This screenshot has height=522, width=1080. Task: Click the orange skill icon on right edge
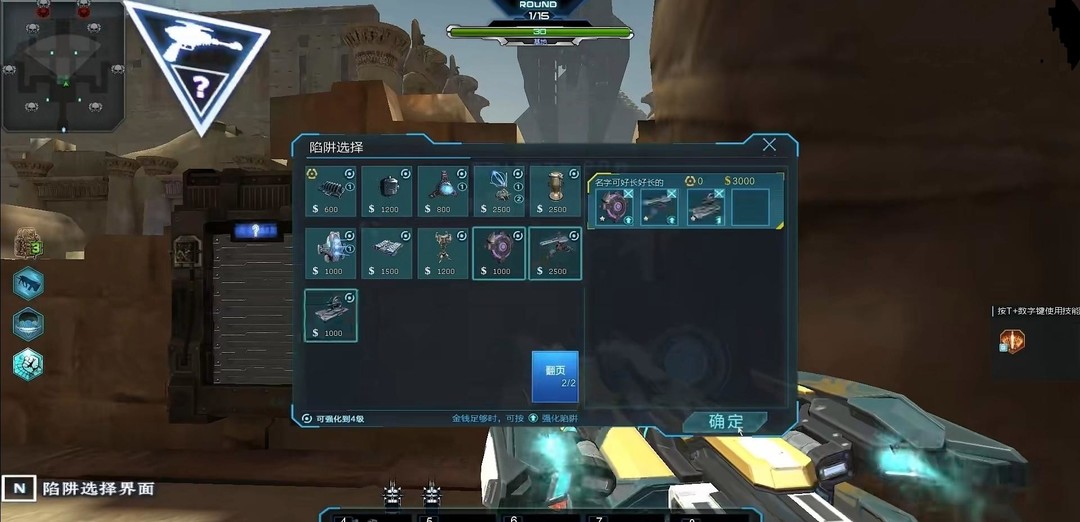click(1012, 341)
